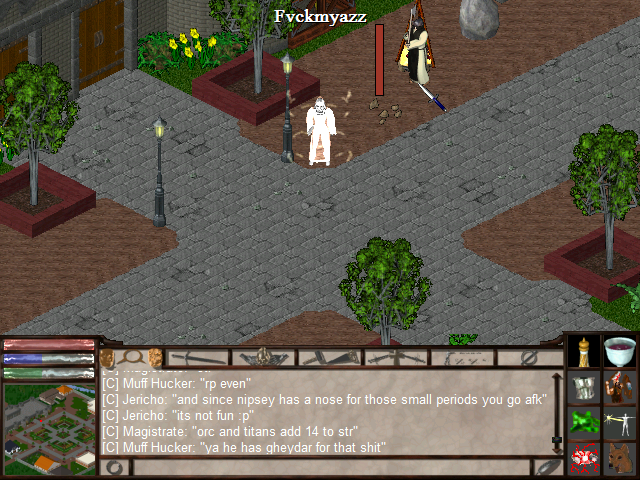Viewport: 640px width, 480px height.
Task: Click the bloodied warrior figure icon
Action: 620,386
